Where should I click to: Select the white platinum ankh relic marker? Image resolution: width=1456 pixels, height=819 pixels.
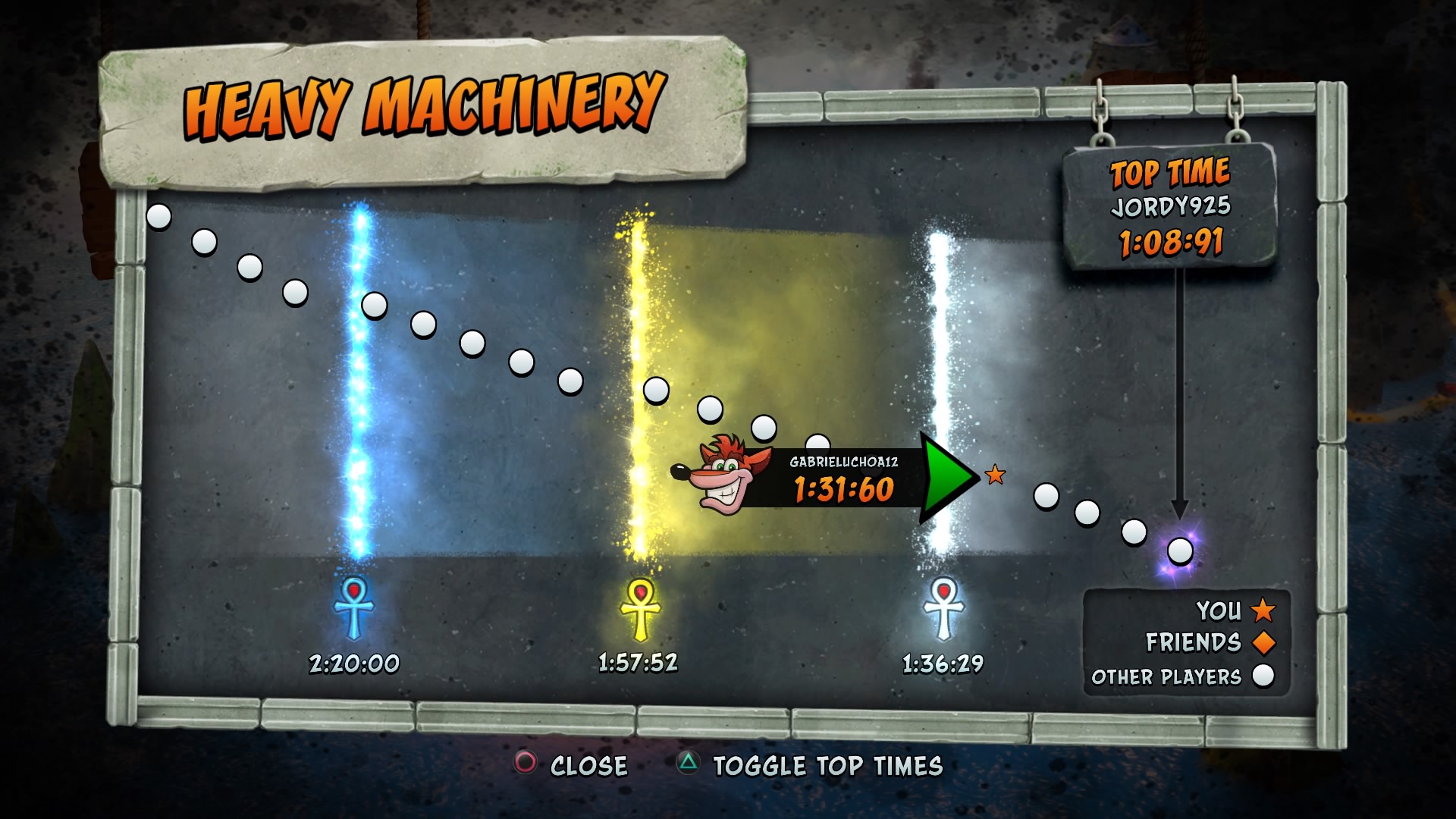(943, 608)
